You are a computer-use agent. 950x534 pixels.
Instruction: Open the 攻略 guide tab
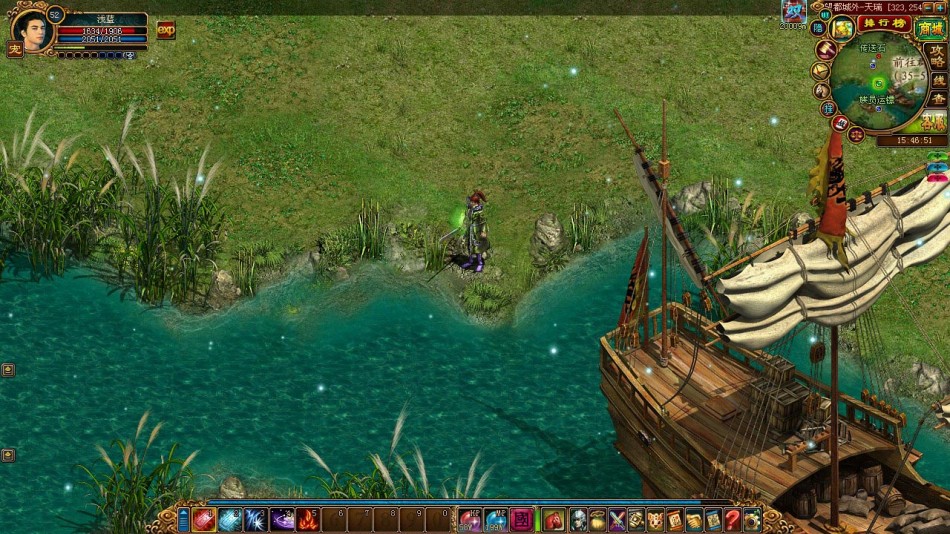coord(938,56)
